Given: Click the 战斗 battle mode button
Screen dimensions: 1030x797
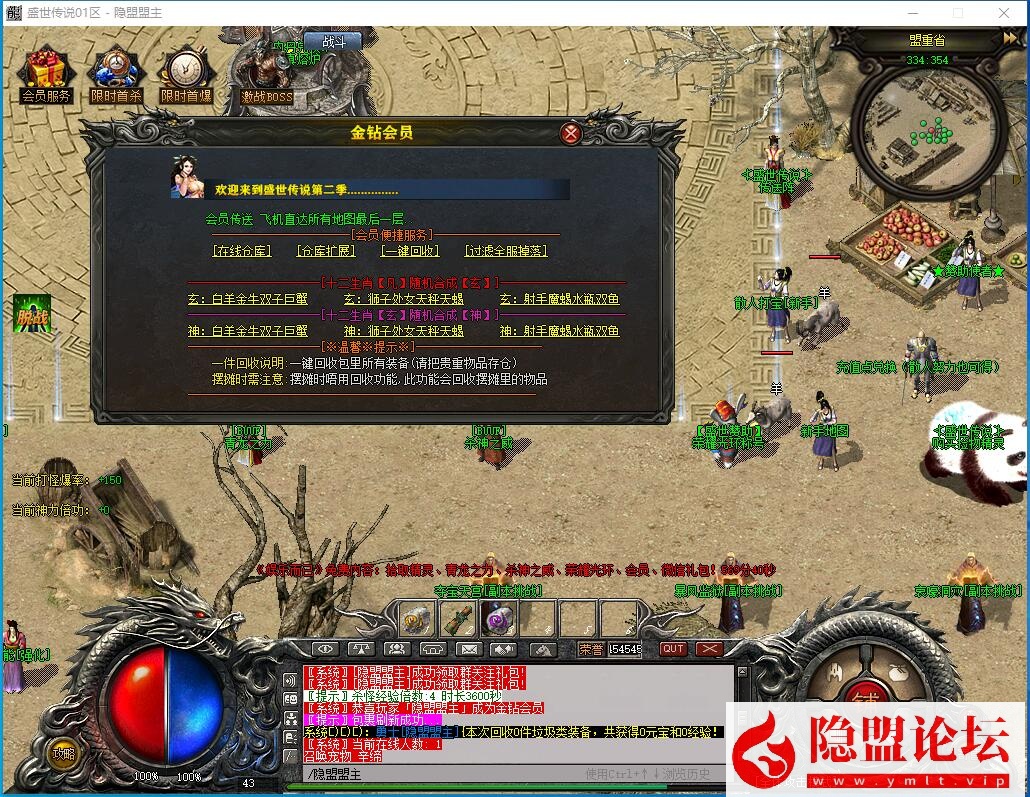Looking at the screenshot, I should coord(334,42).
